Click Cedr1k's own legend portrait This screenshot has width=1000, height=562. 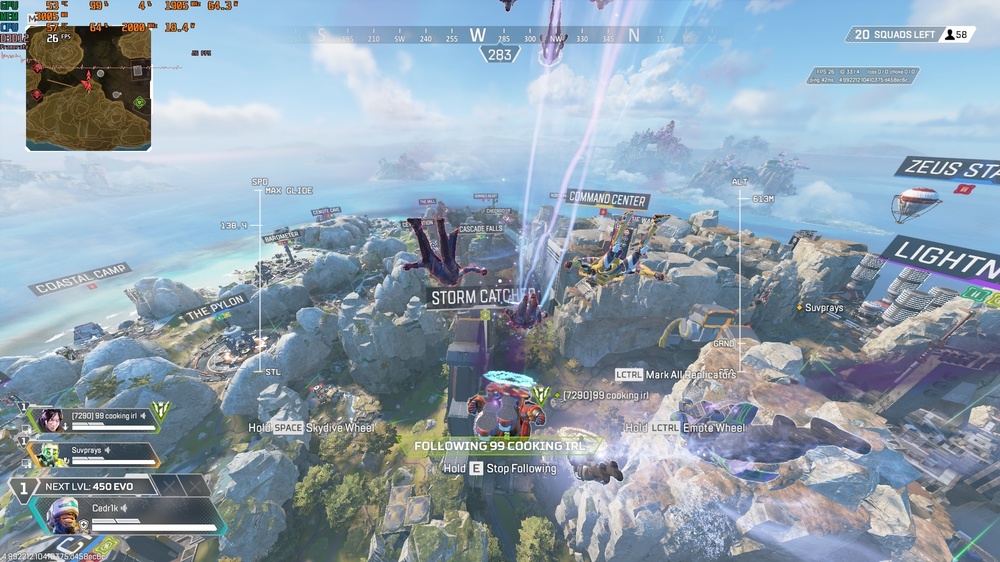click(65, 515)
